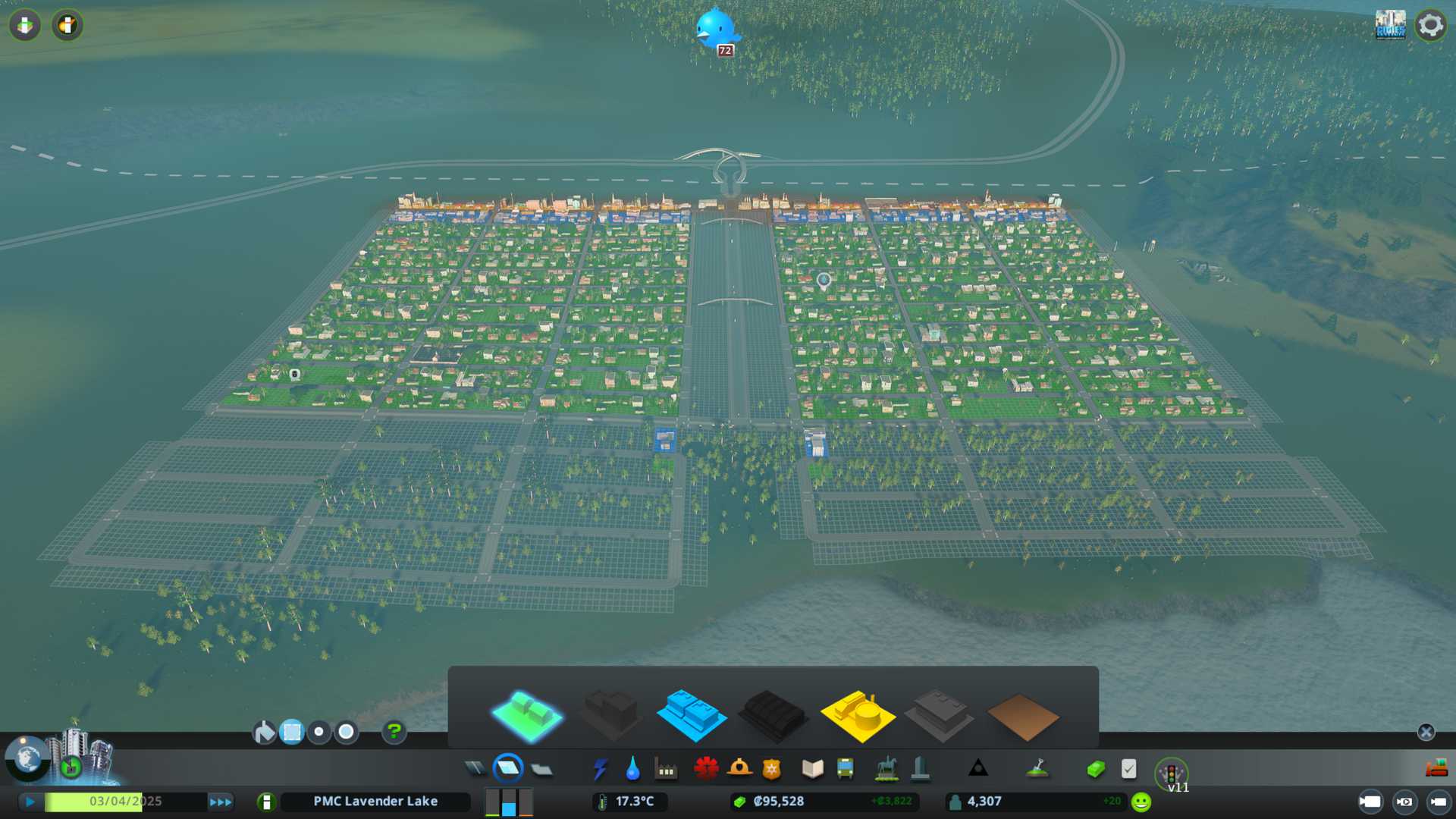Open the Education book menu
Screen dimensions: 1456x819
(x=812, y=770)
